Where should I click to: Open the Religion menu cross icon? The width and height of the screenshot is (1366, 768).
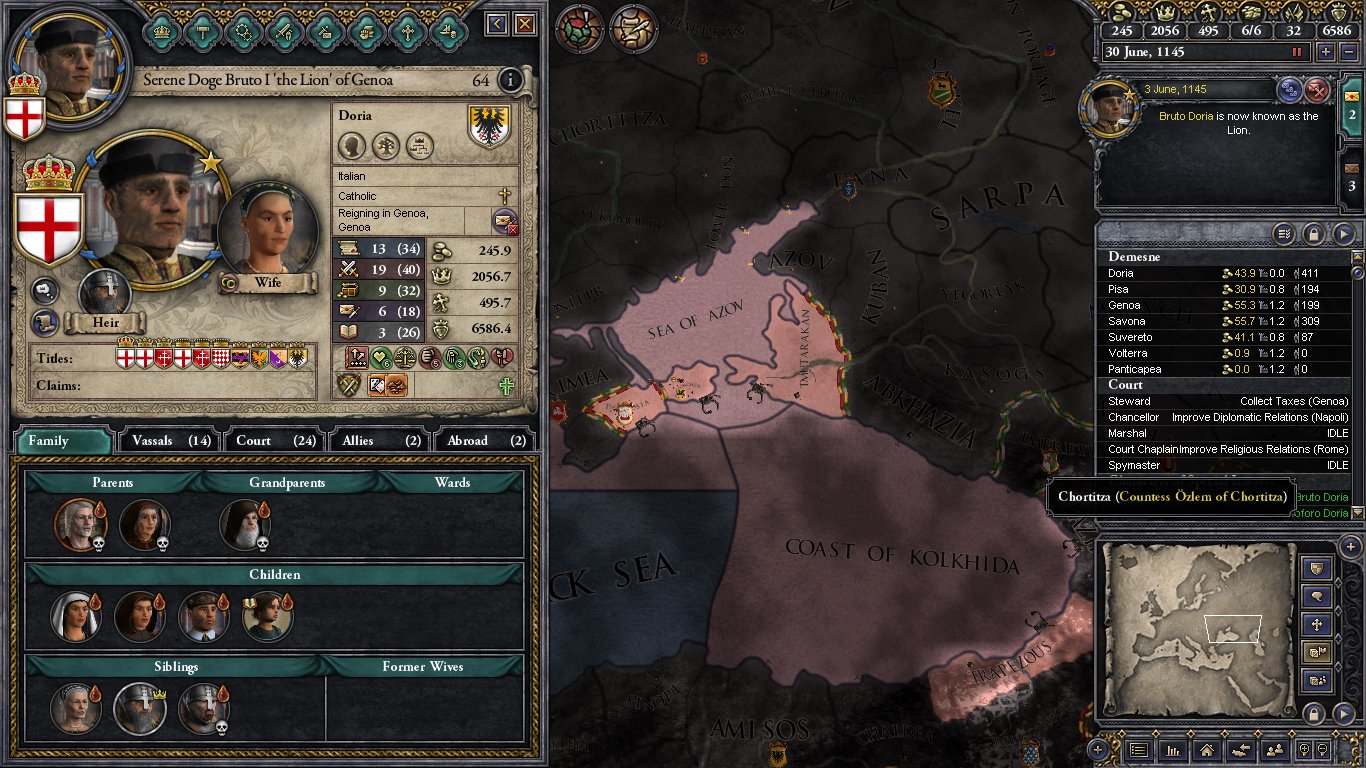tap(407, 30)
